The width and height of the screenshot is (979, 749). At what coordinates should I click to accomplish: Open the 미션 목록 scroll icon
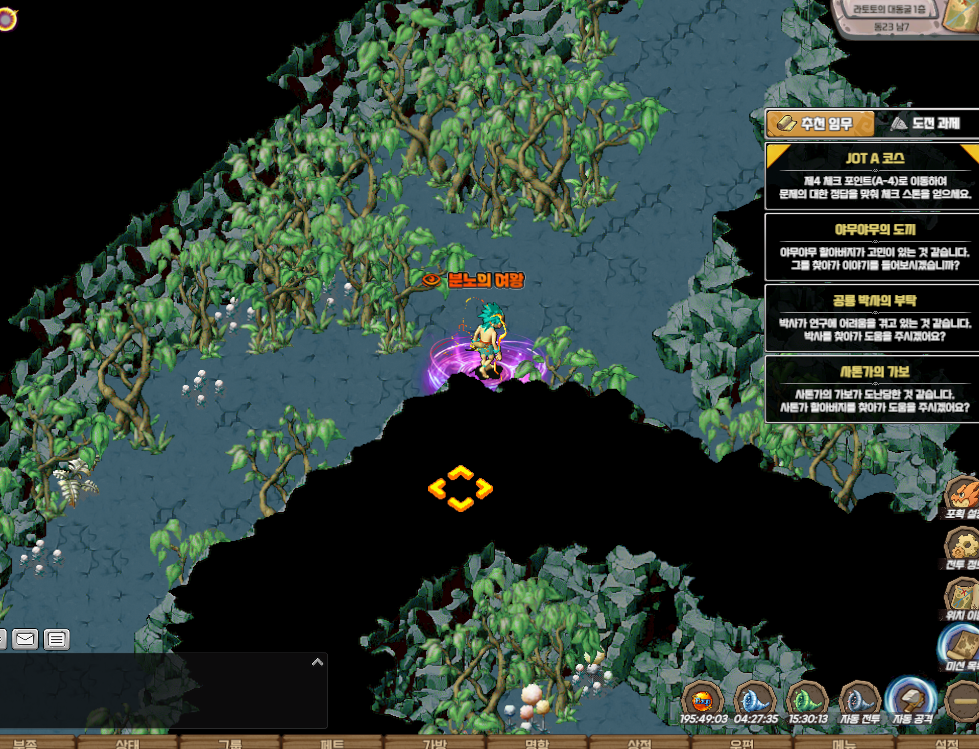click(x=962, y=648)
